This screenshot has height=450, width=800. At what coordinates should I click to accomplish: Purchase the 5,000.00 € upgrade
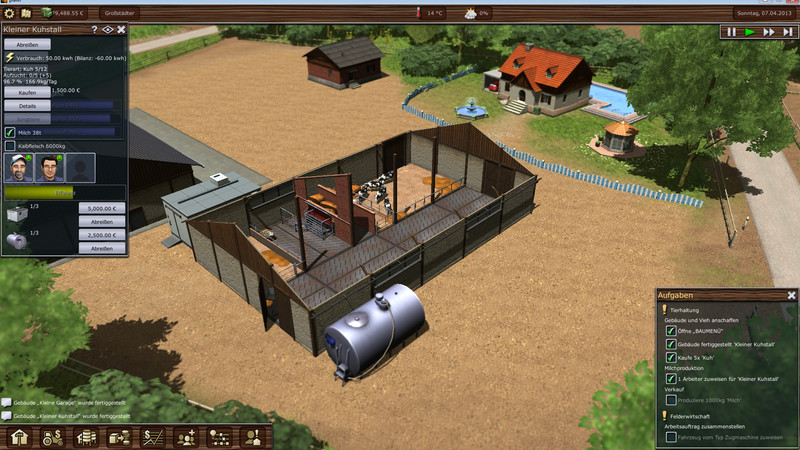pyautogui.click(x=102, y=208)
